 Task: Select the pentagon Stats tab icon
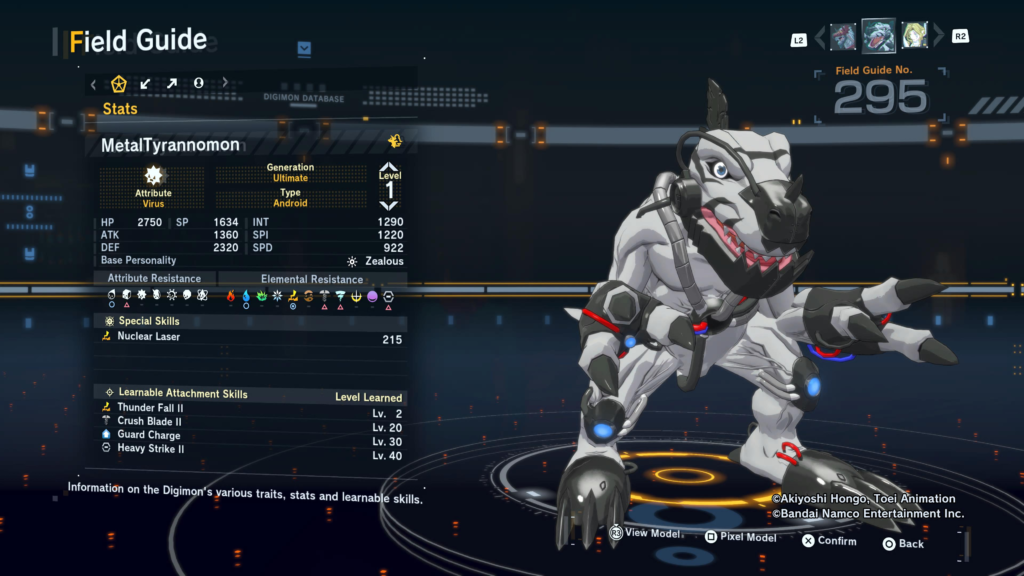coord(119,83)
